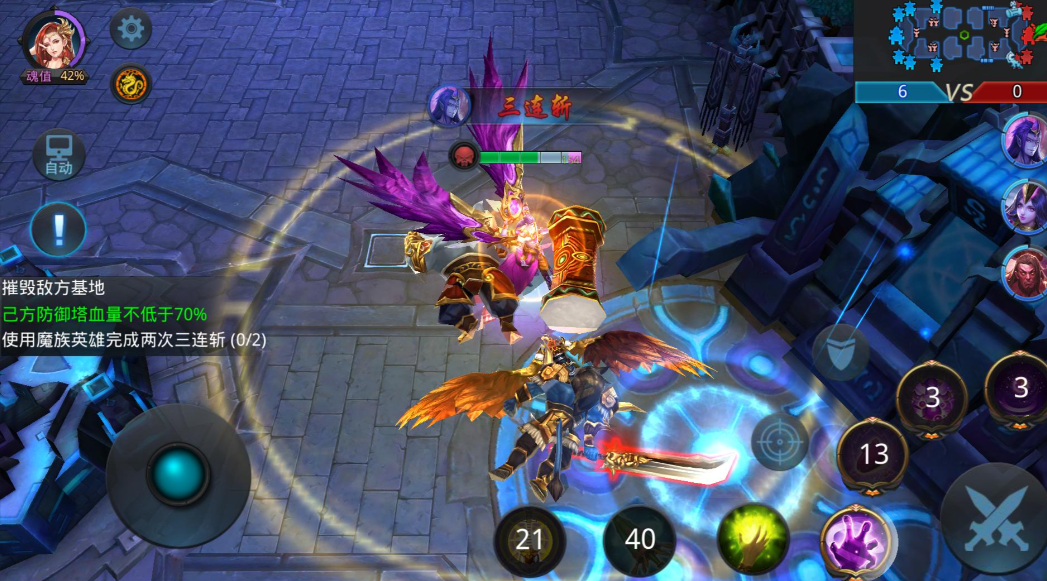Select the crosshair target lock button
The width and height of the screenshot is (1047, 581).
pyautogui.click(x=779, y=440)
